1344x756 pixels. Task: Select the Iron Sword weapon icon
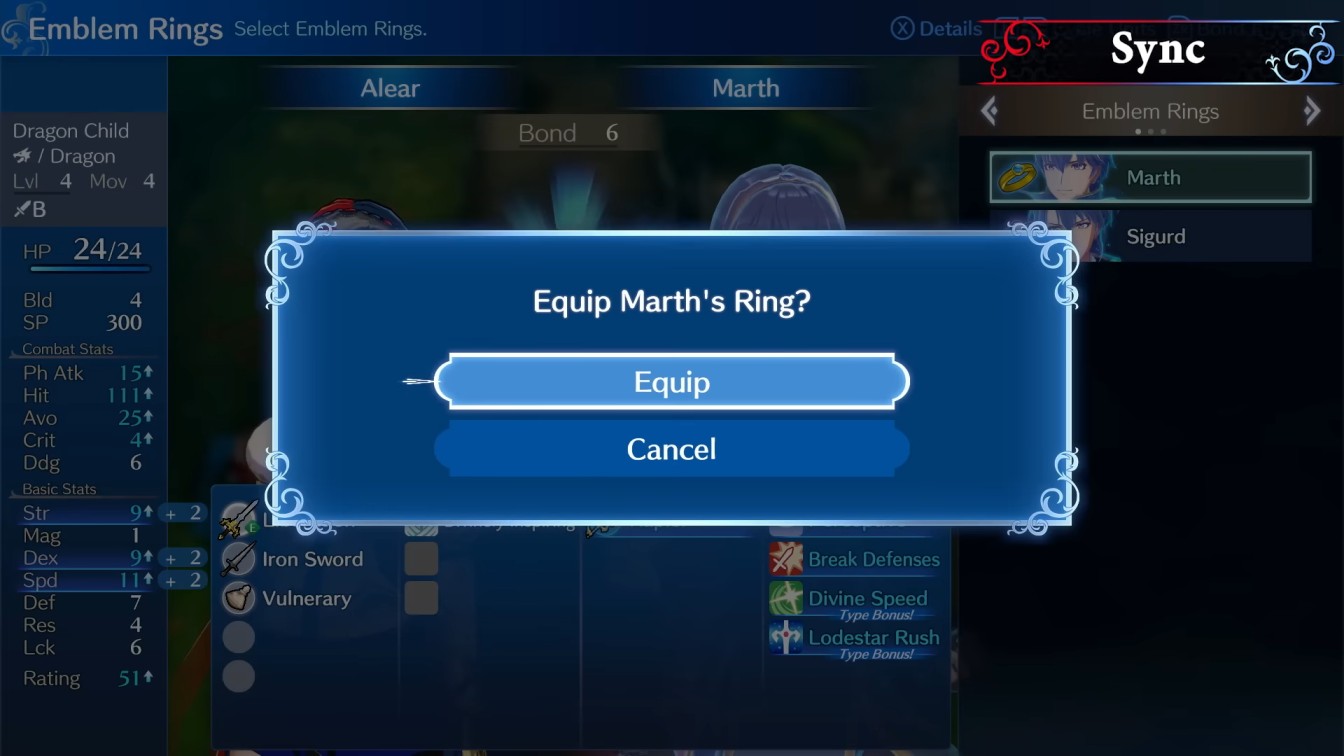click(x=238, y=559)
